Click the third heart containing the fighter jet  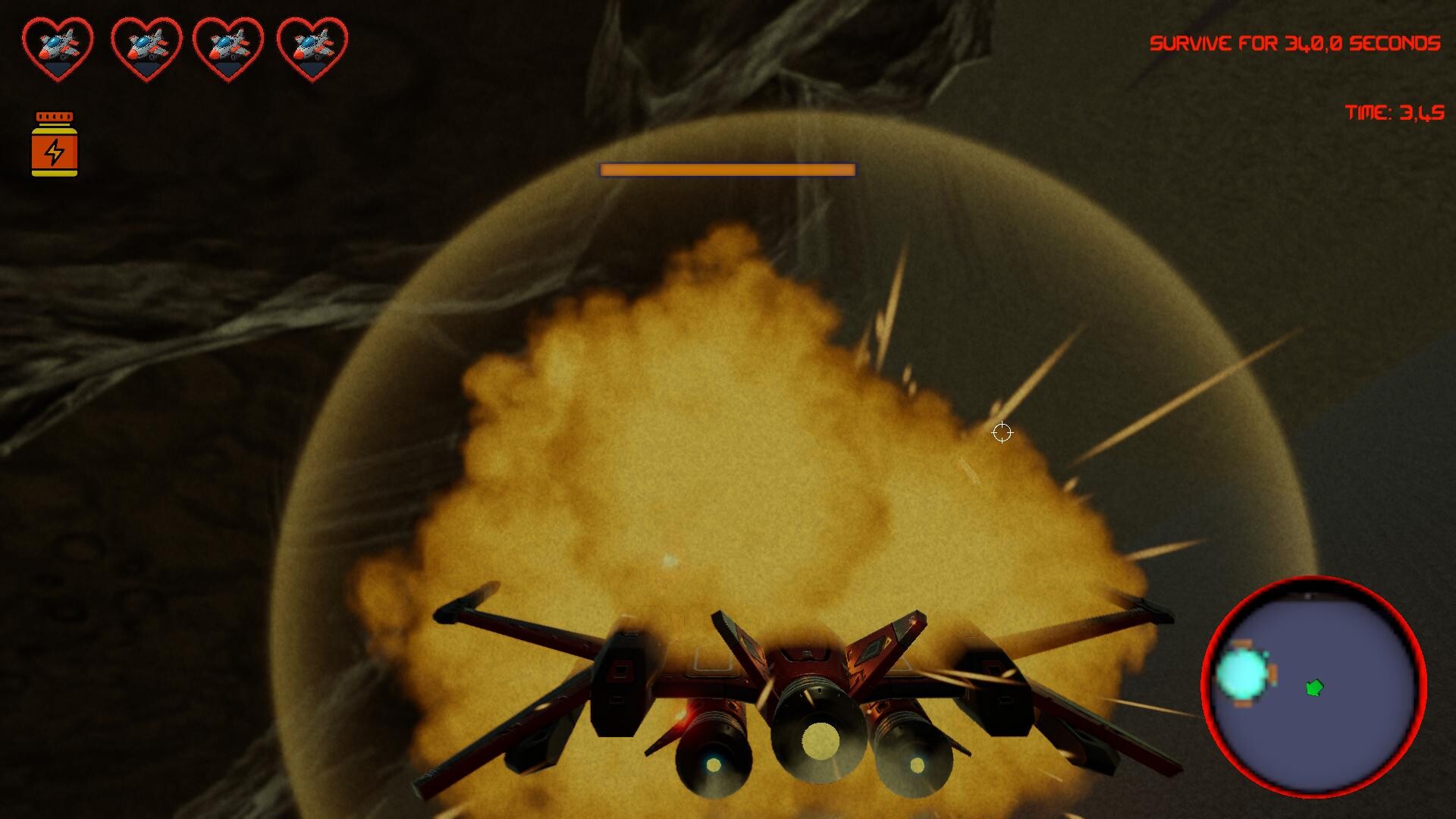click(227, 45)
